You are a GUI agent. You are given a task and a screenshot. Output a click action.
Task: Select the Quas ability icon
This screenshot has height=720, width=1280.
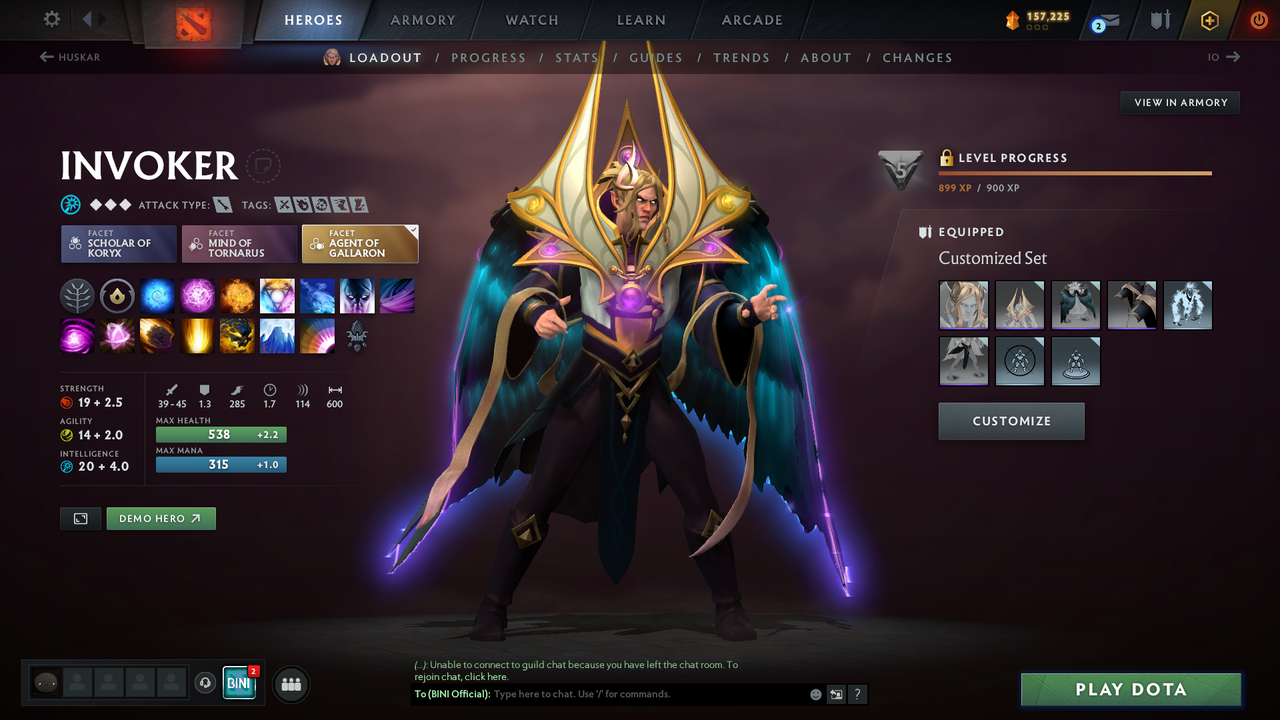pyautogui.click(x=157, y=295)
